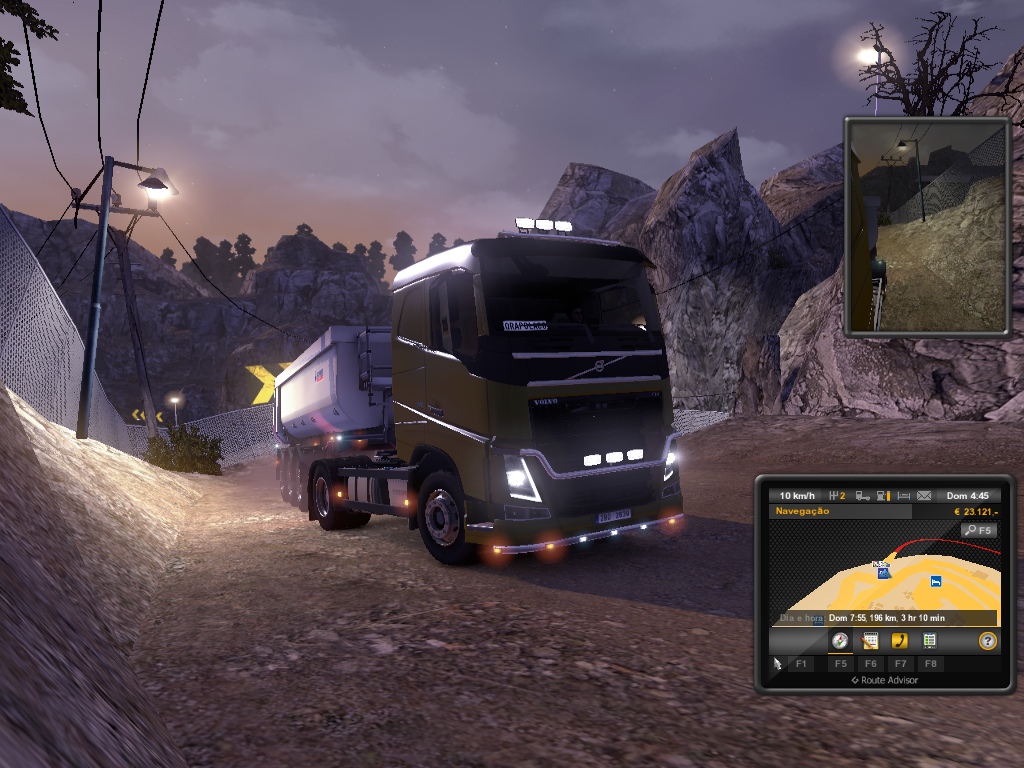Show the truck info checklist tab
1024x768 pixels.
930,641
